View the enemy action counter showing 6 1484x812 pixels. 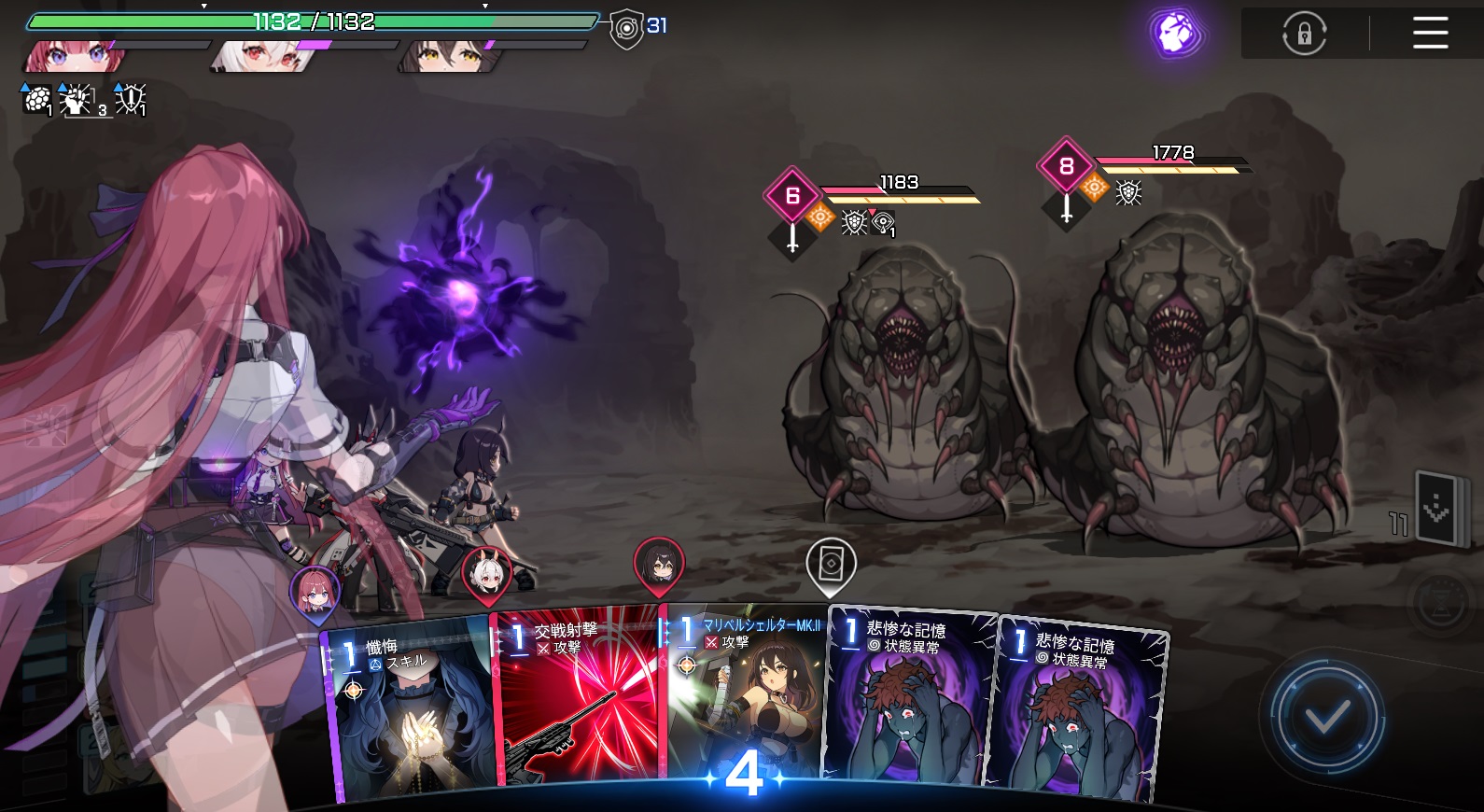[x=792, y=196]
